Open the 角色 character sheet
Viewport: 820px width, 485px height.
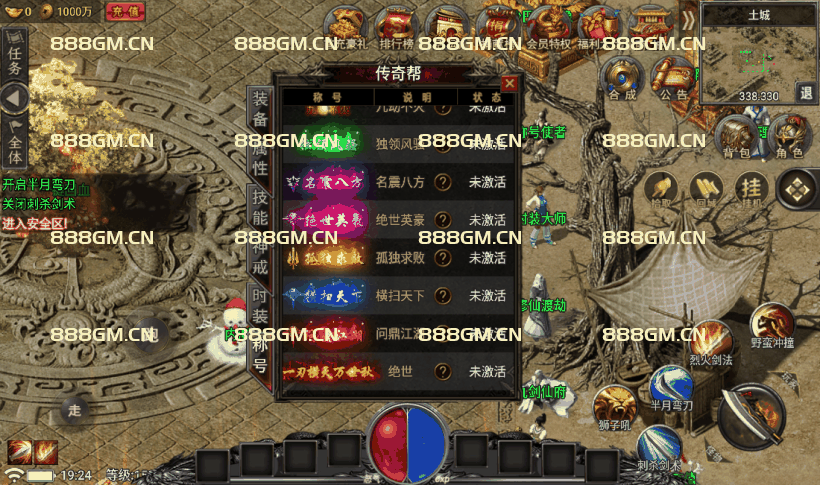(x=789, y=137)
